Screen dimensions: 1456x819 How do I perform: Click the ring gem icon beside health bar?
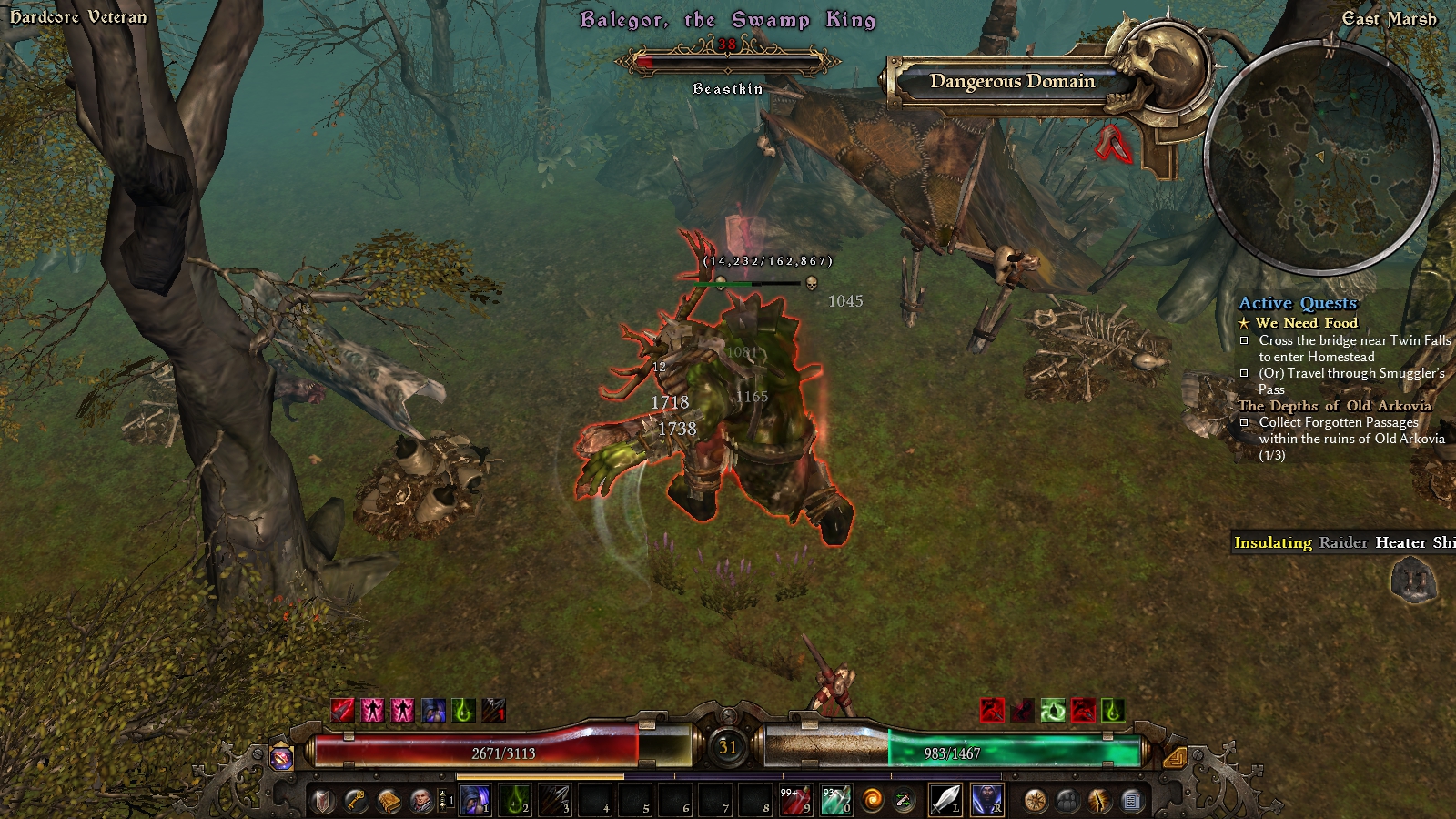point(282,756)
